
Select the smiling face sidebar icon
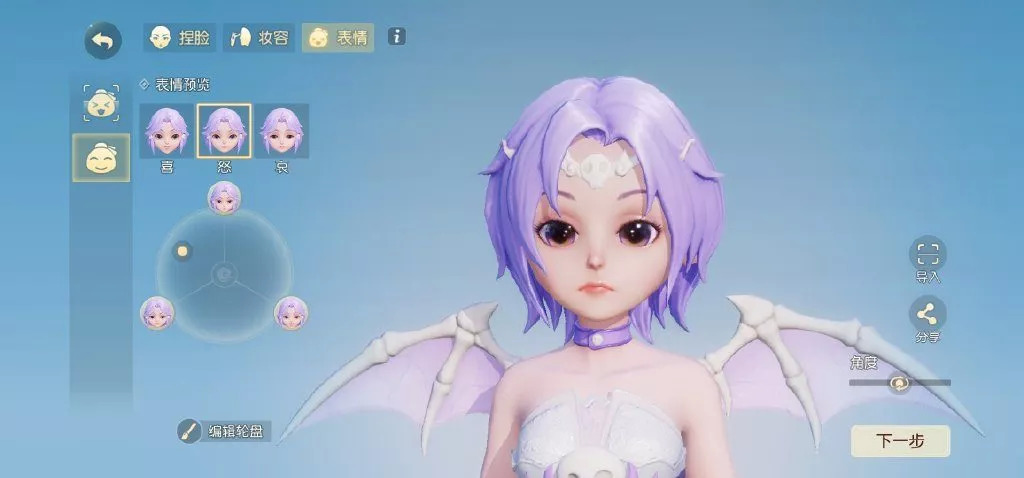[x=101, y=158]
